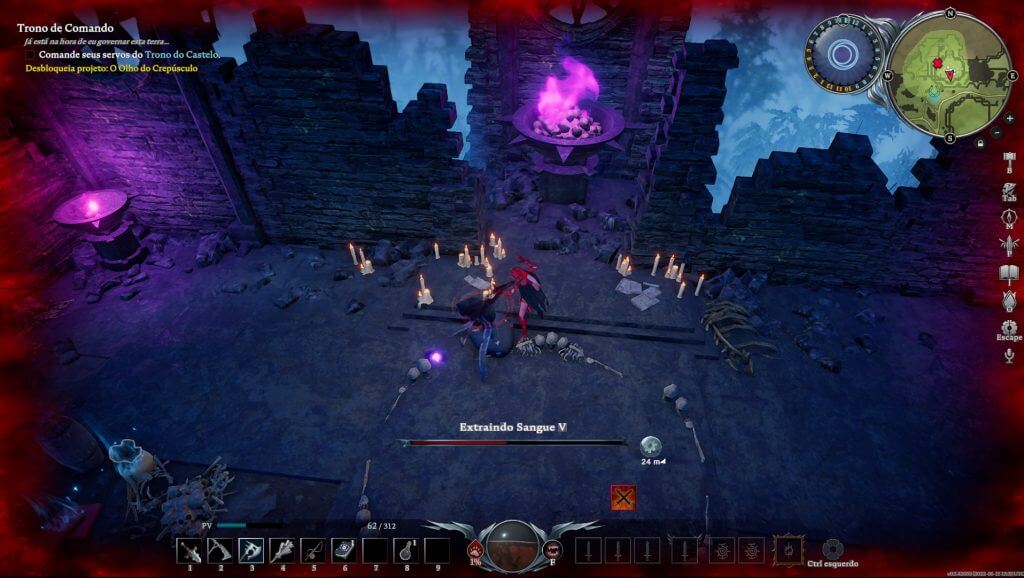Viewport: 1024px width, 578px height.
Task: Toggle the microphone voice chat icon
Action: click(1009, 355)
